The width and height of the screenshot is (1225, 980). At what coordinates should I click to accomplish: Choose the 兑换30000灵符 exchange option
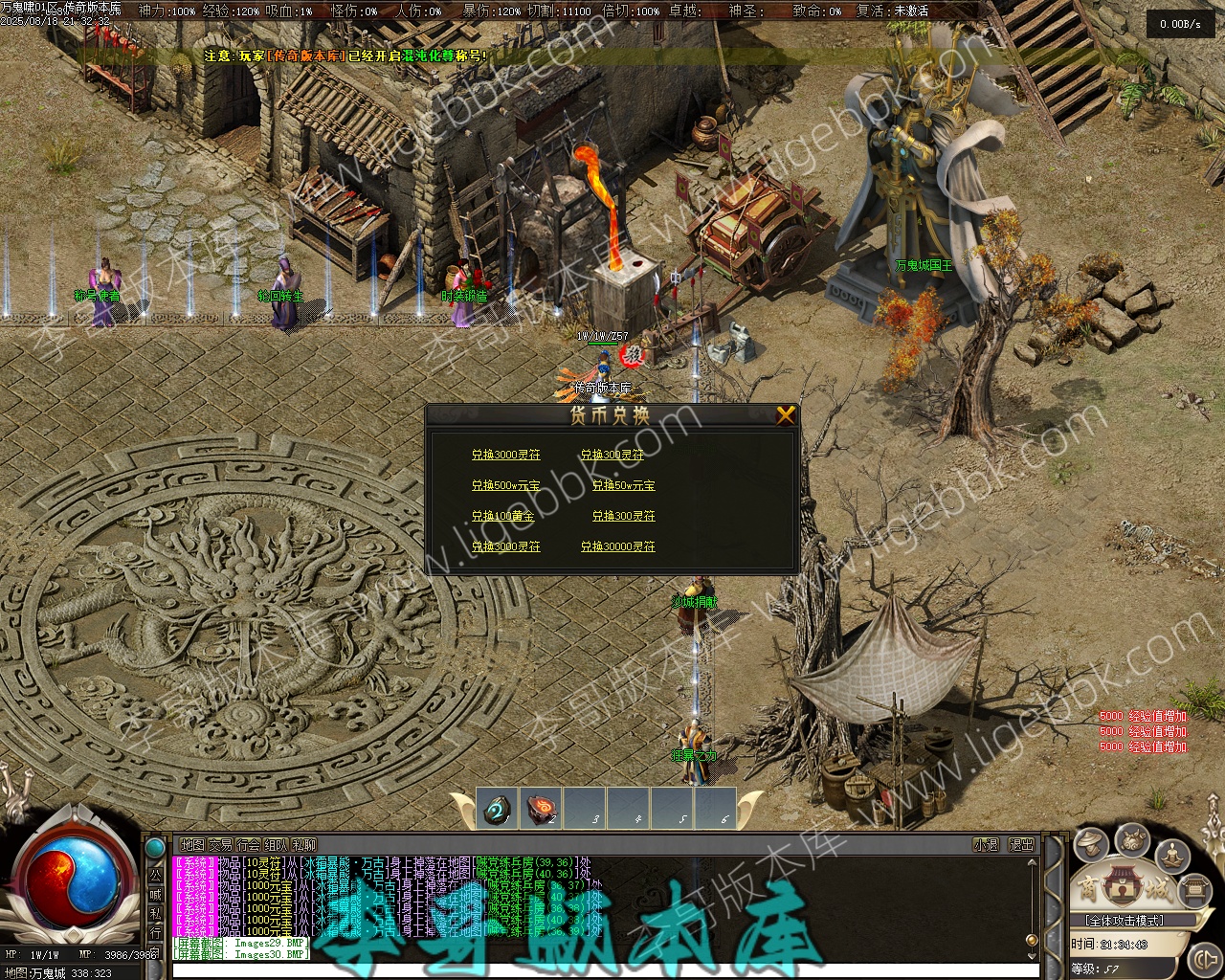pyautogui.click(x=618, y=546)
